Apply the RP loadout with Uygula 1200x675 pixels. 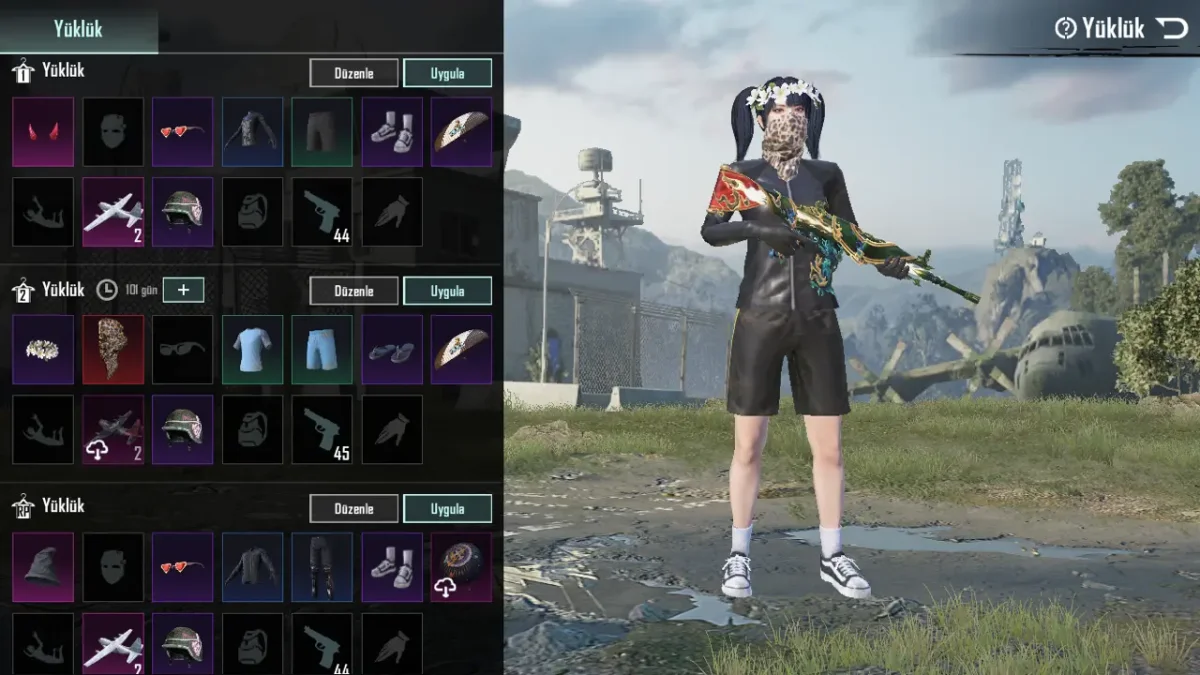[x=447, y=508]
